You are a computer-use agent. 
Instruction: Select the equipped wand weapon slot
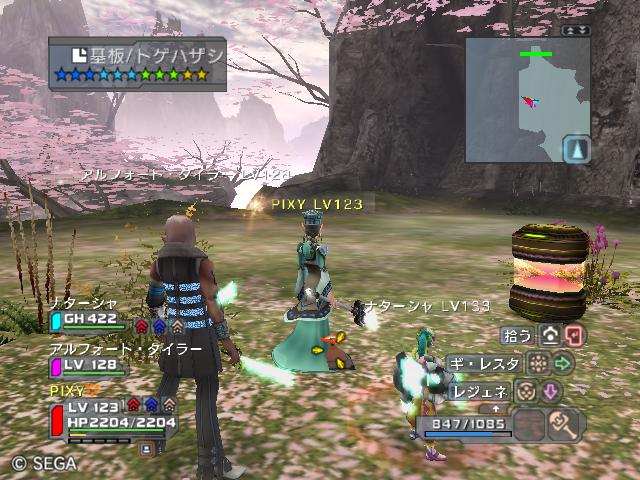pos(566,425)
